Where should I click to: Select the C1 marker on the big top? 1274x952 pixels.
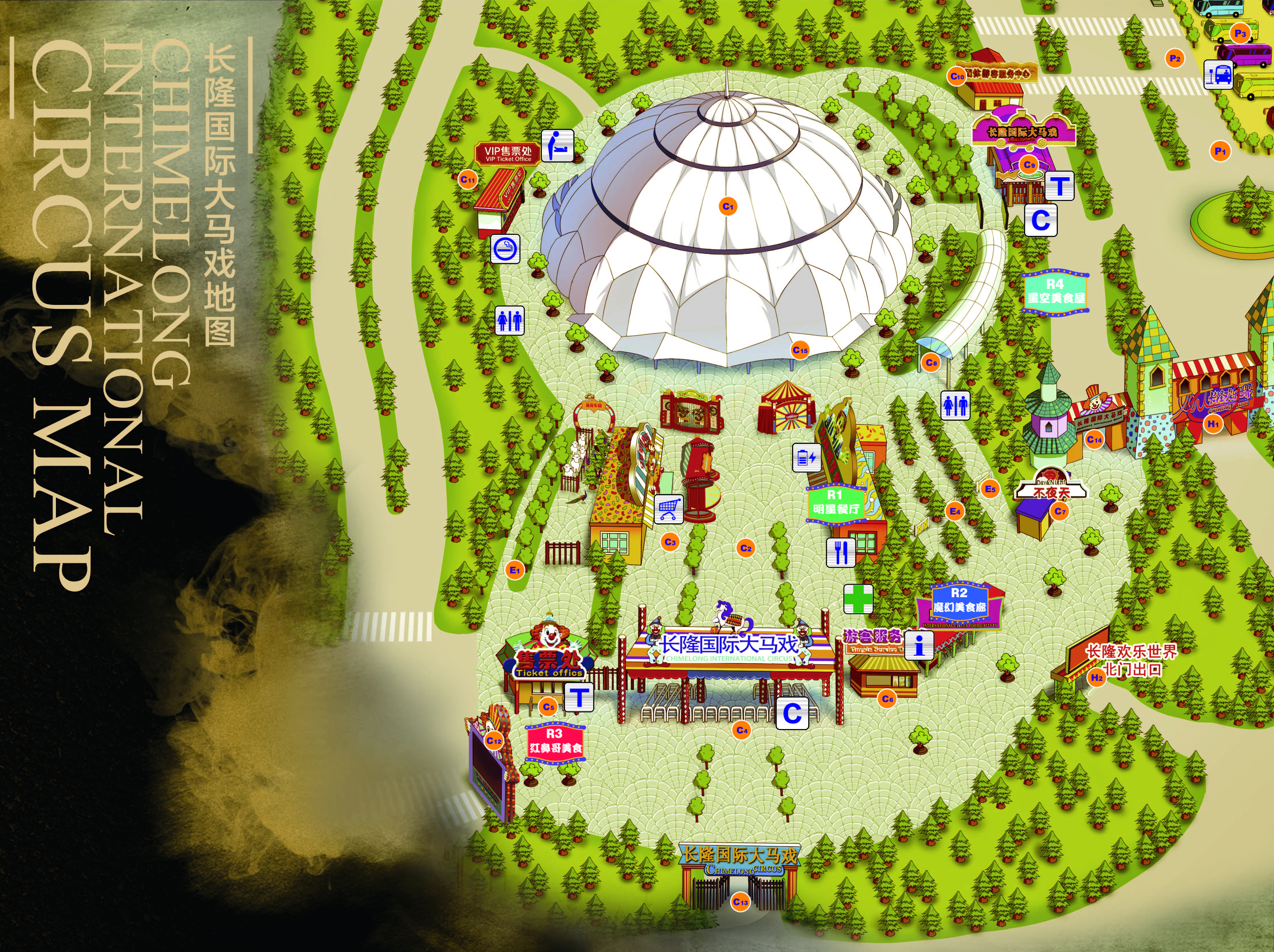(728, 206)
